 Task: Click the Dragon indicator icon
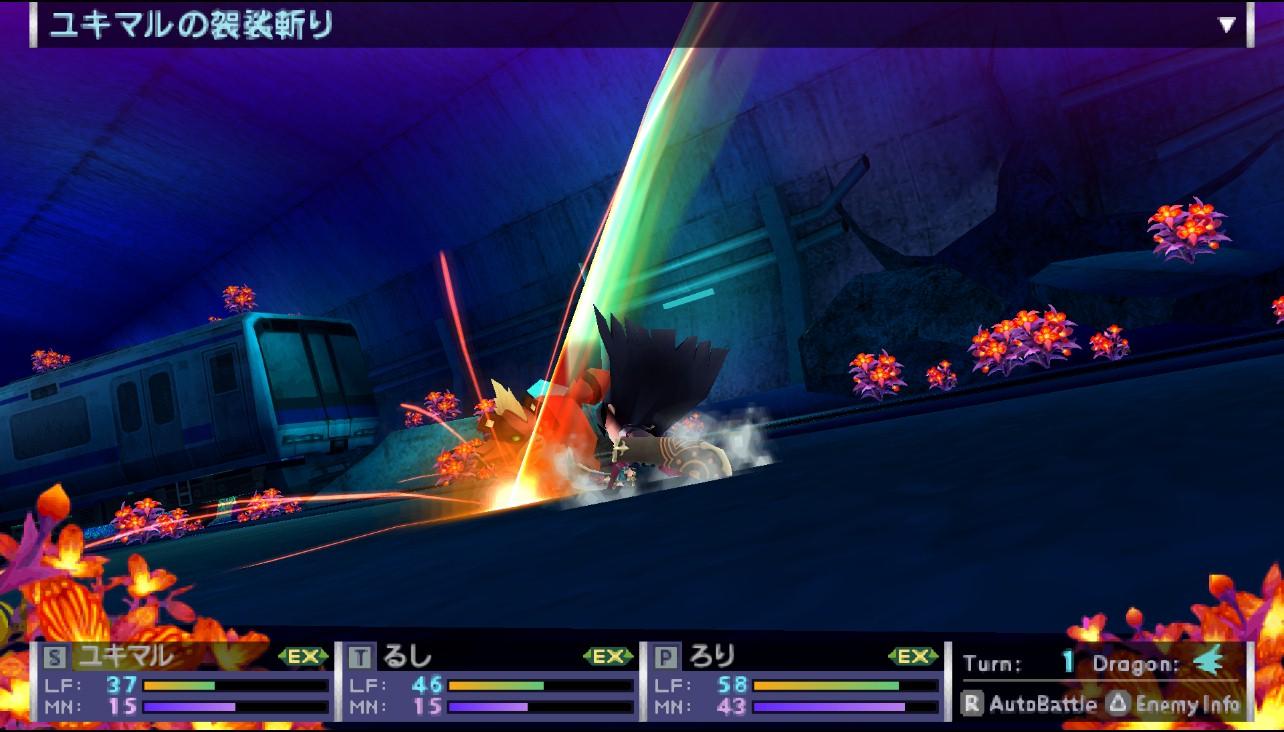pos(1210,663)
